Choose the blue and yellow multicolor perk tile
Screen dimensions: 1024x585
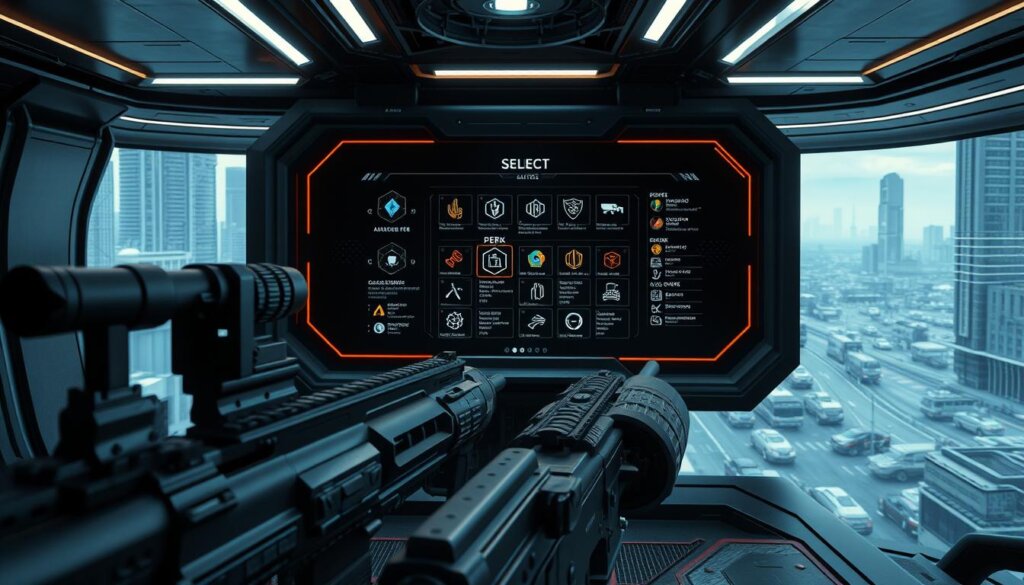[x=535, y=260]
